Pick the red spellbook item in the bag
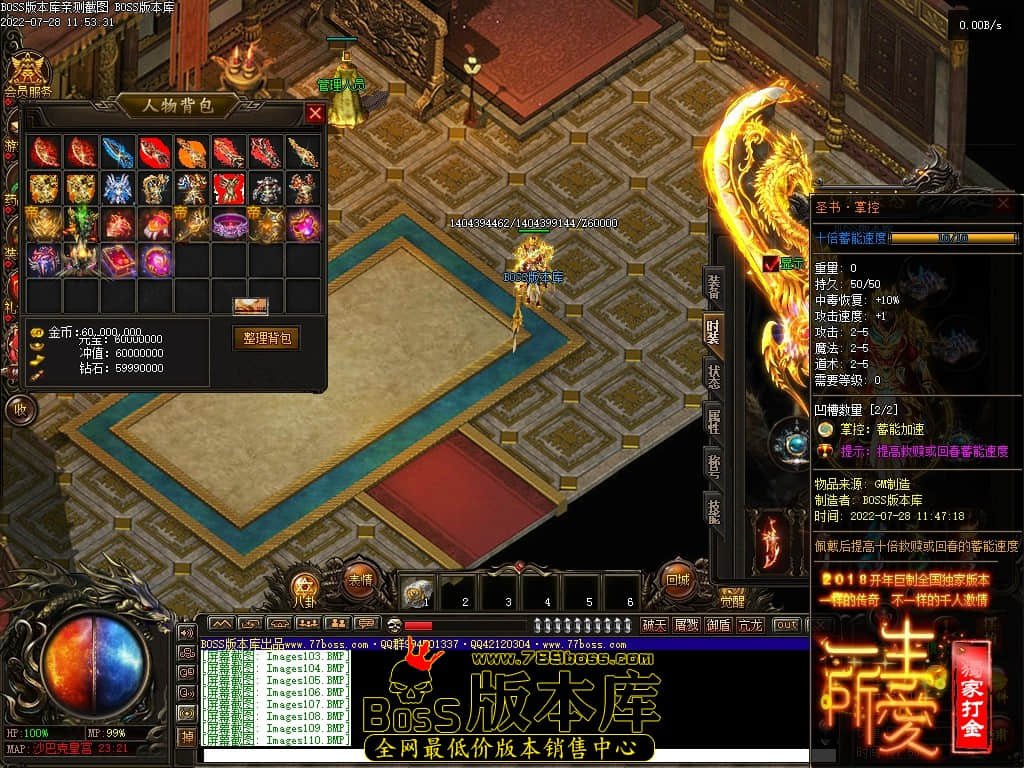This screenshot has height=768, width=1024. [118, 260]
